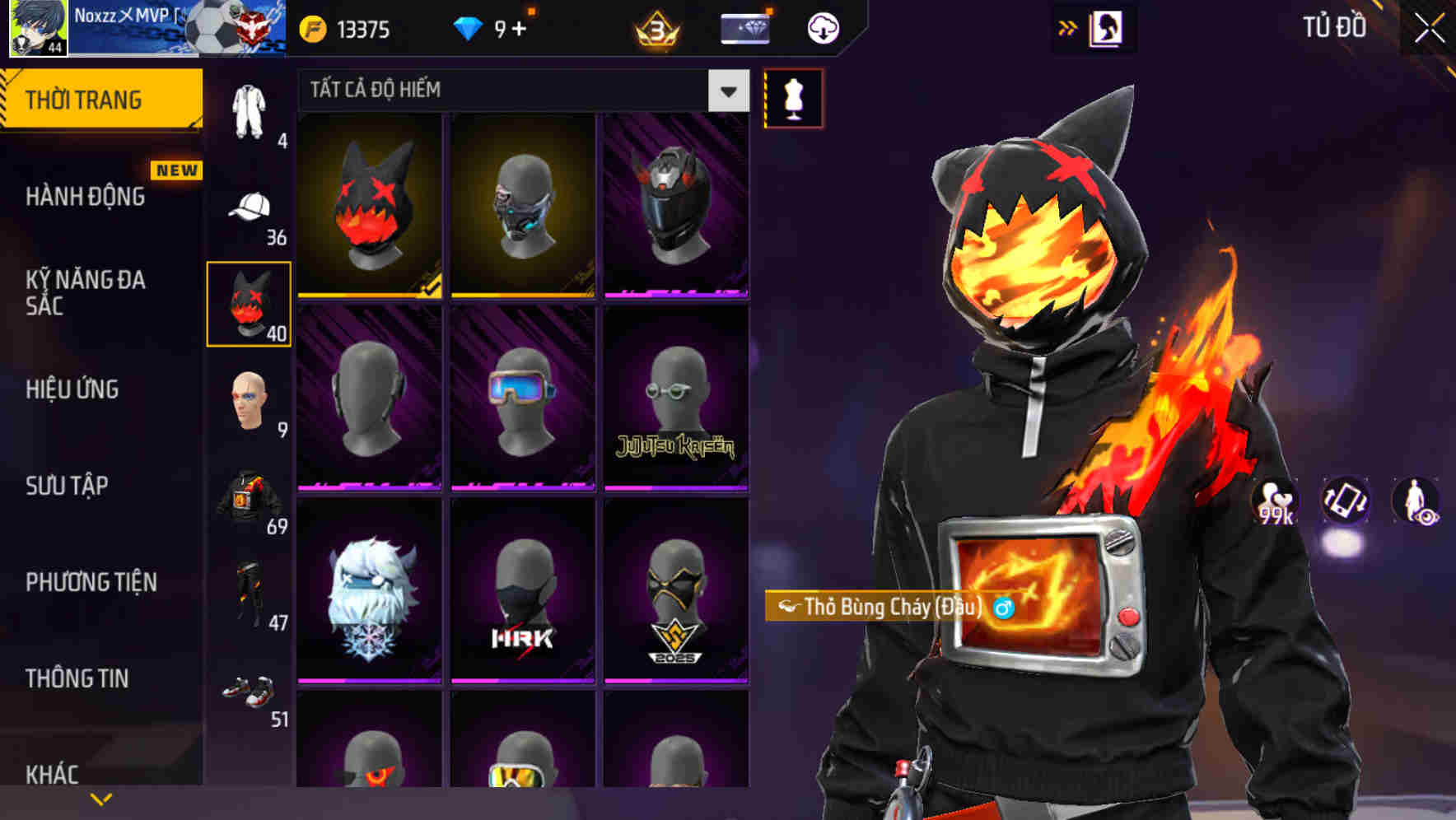Select the shoes category showing 51 items
Viewport: 1456px width, 820px height.
[249, 696]
